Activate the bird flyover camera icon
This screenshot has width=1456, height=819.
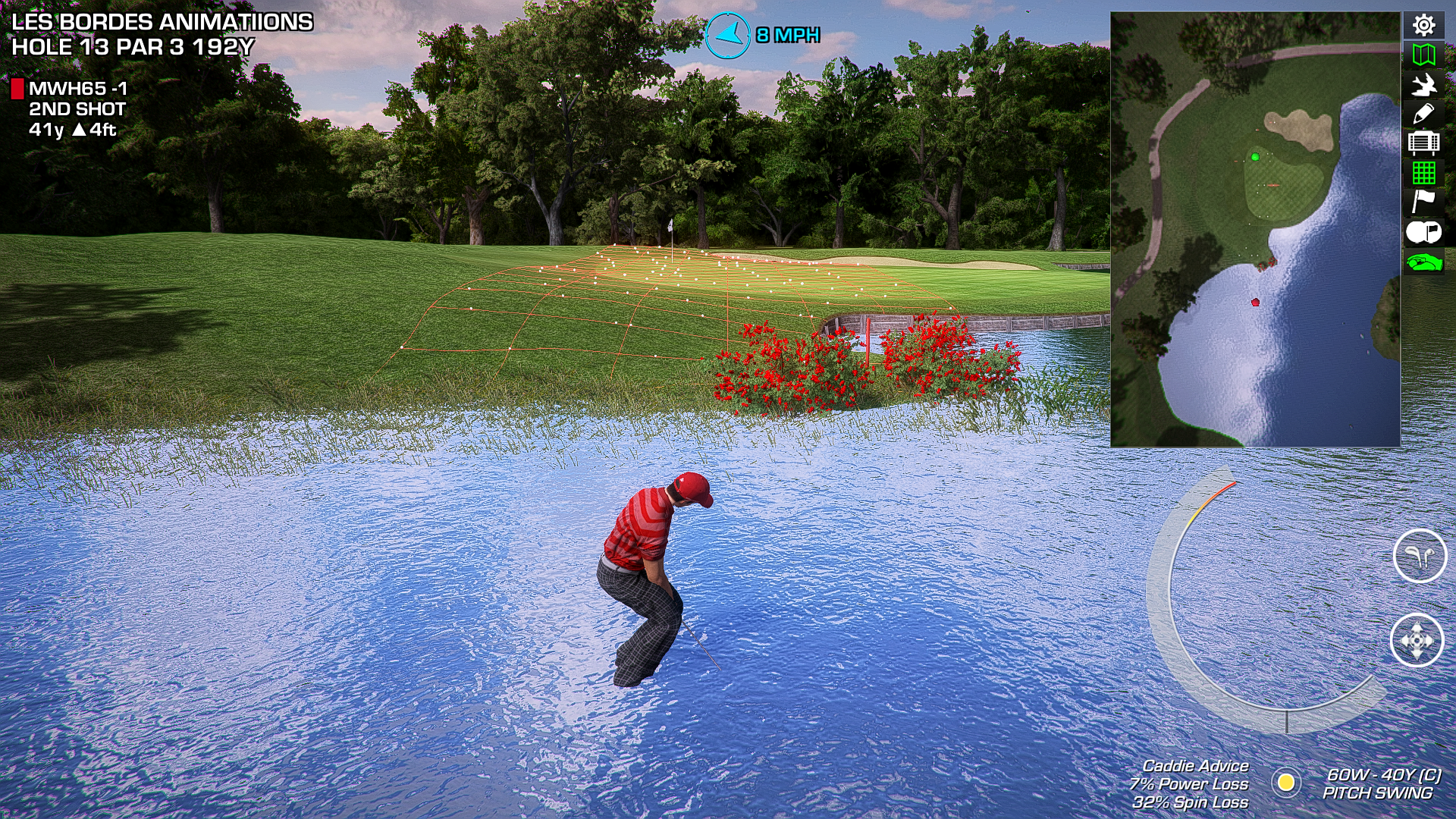coord(1423,84)
